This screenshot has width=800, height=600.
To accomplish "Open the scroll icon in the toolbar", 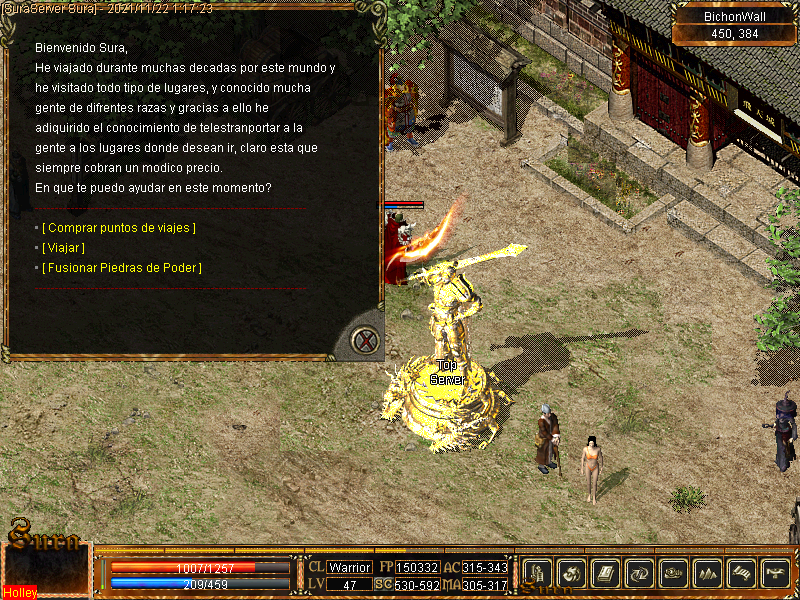I will coord(741,573).
